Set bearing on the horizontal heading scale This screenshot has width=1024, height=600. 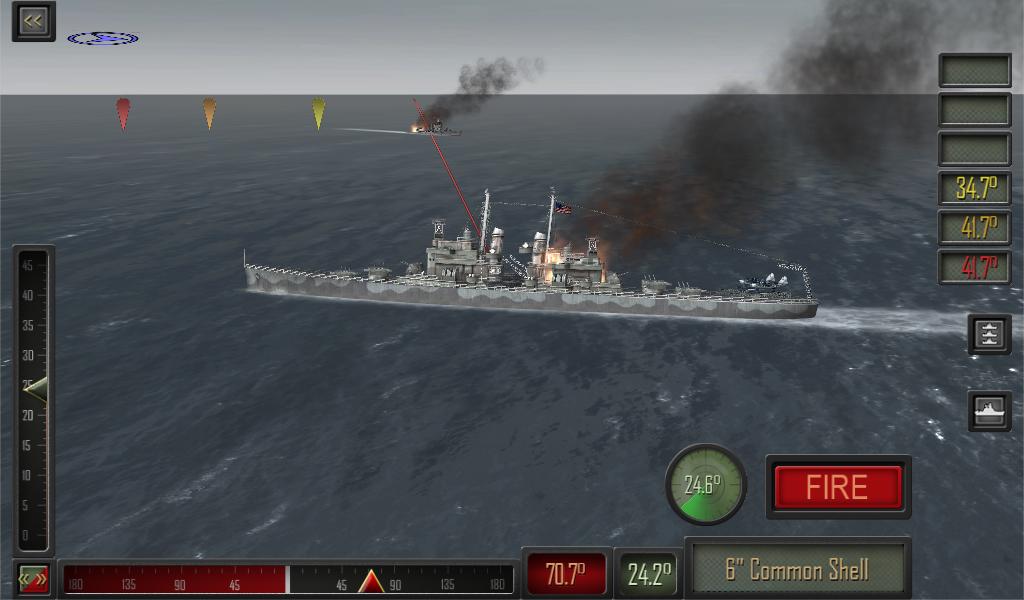pyautogui.click(x=288, y=579)
